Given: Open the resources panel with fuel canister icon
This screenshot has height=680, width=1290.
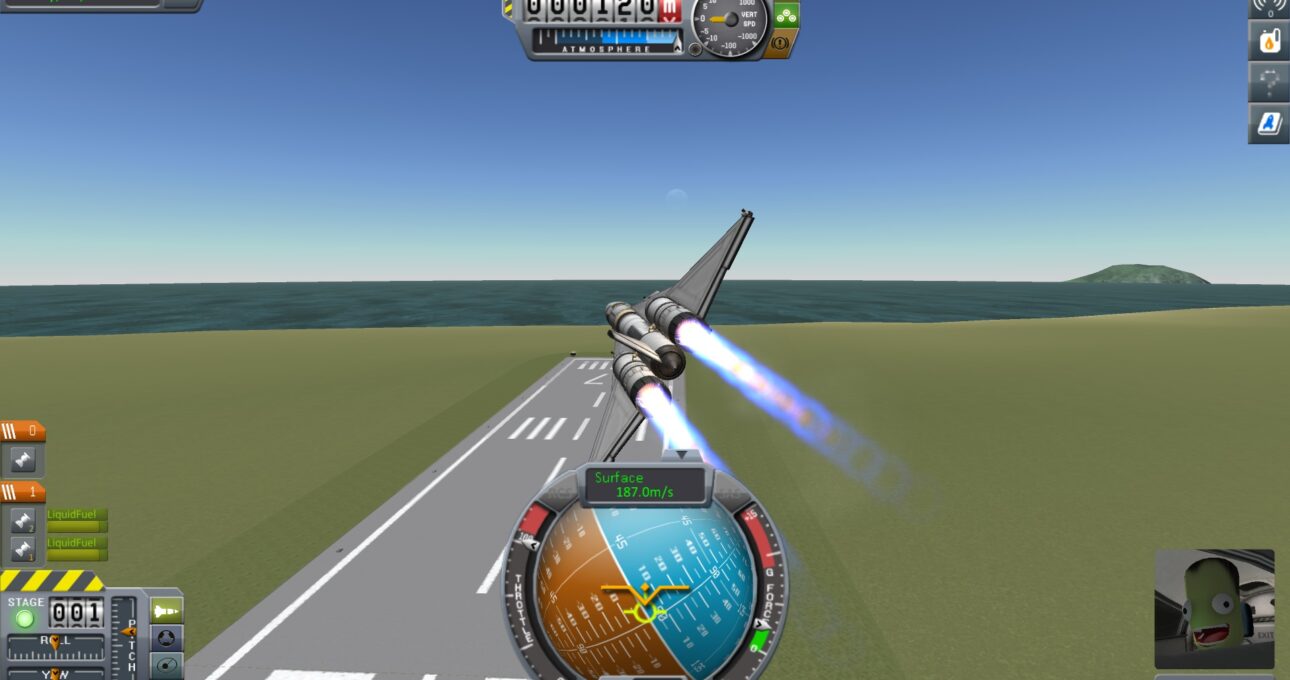Looking at the screenshot, I should pyautogui.click(x=1268, y=41).
